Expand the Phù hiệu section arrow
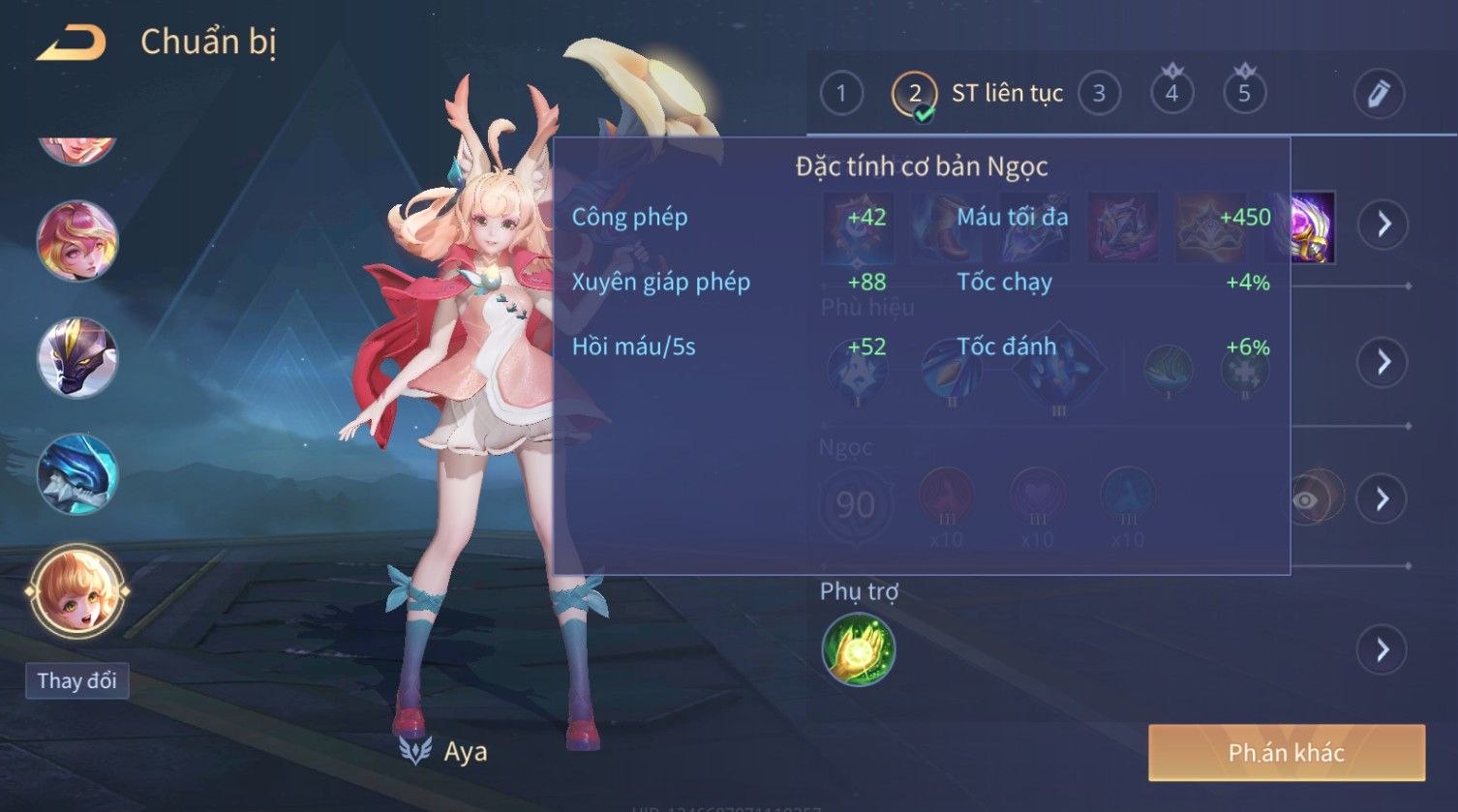This screenshot has width=1458, height=812. pyautogui.click(x=1382, y=362)
